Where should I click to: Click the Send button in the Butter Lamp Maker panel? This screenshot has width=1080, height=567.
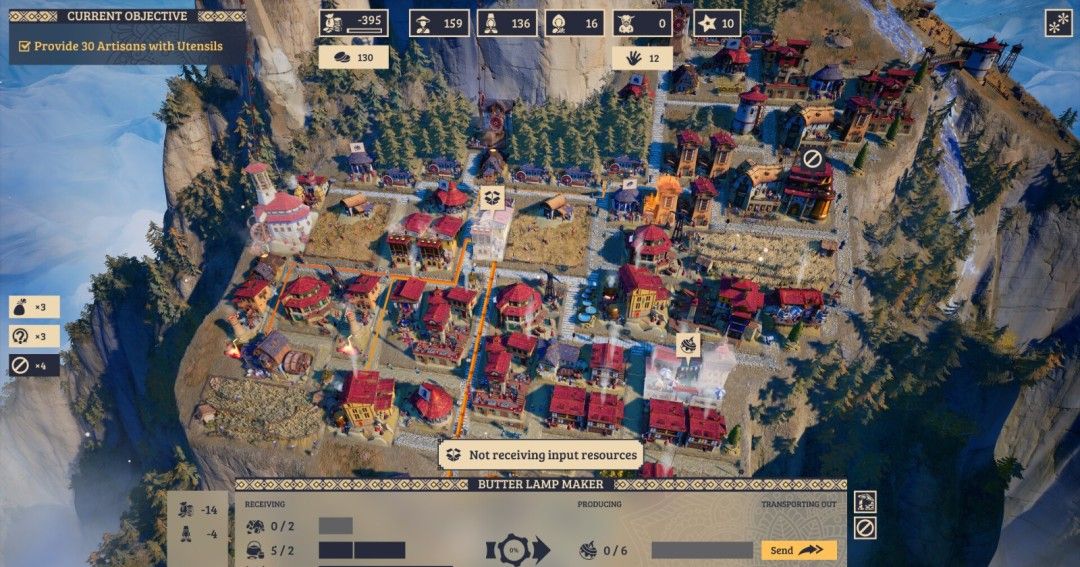pyautogui.click(x=798, y=550)
